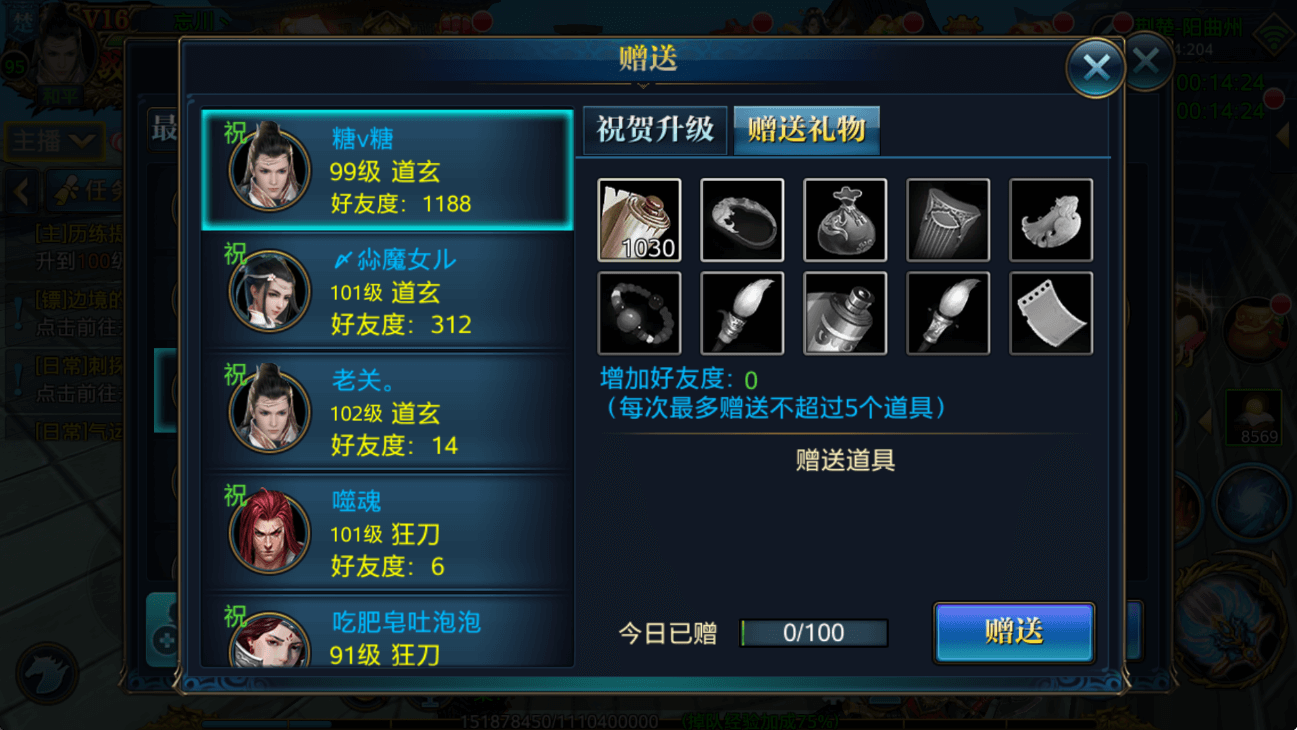Choose the bamboo slip holder item
This screenshot has width=1297, height=730.
(x=948, y=220)
